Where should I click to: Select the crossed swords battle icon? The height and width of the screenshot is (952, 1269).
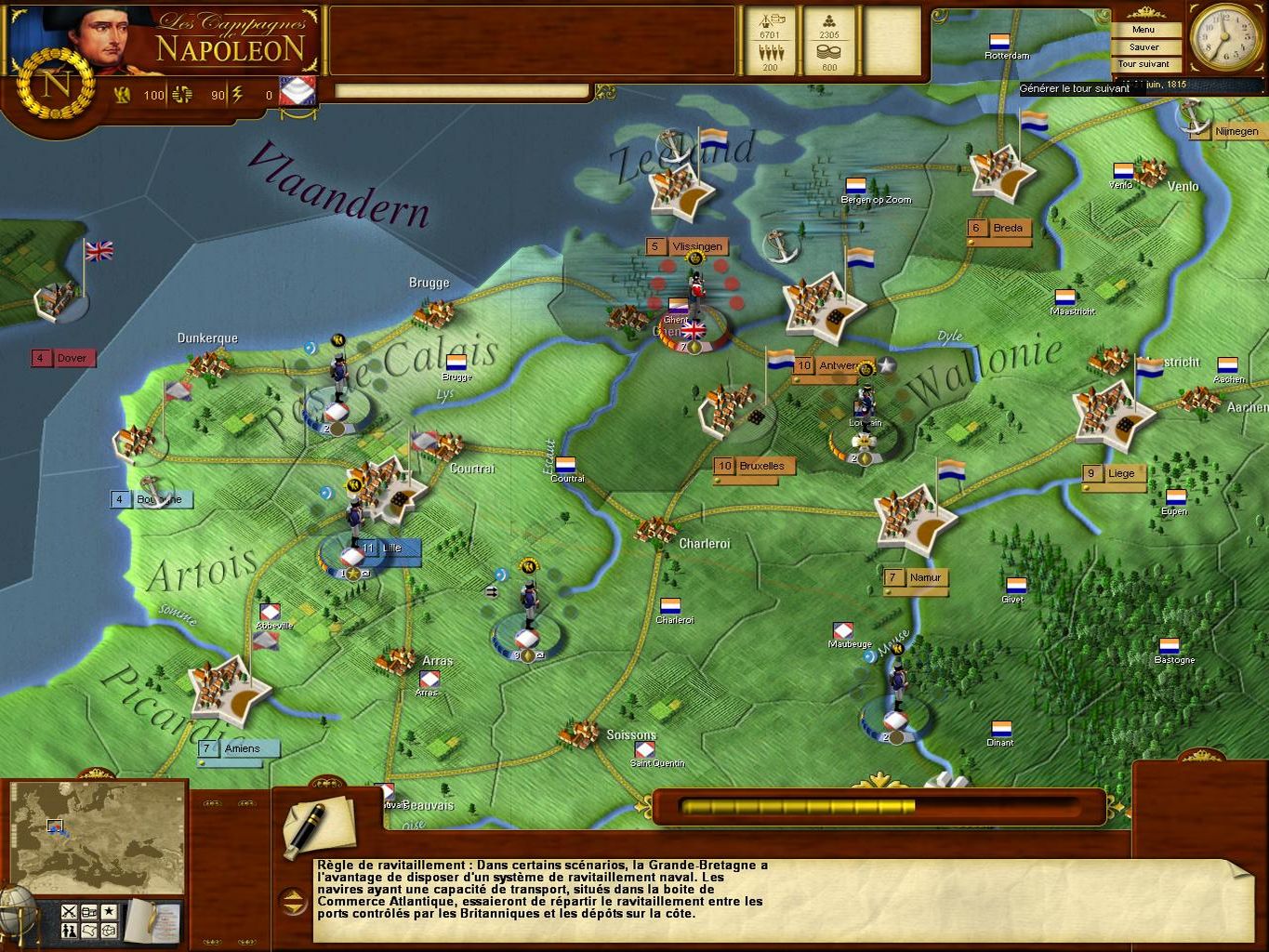pyautogui.click(x=69, y=912)
